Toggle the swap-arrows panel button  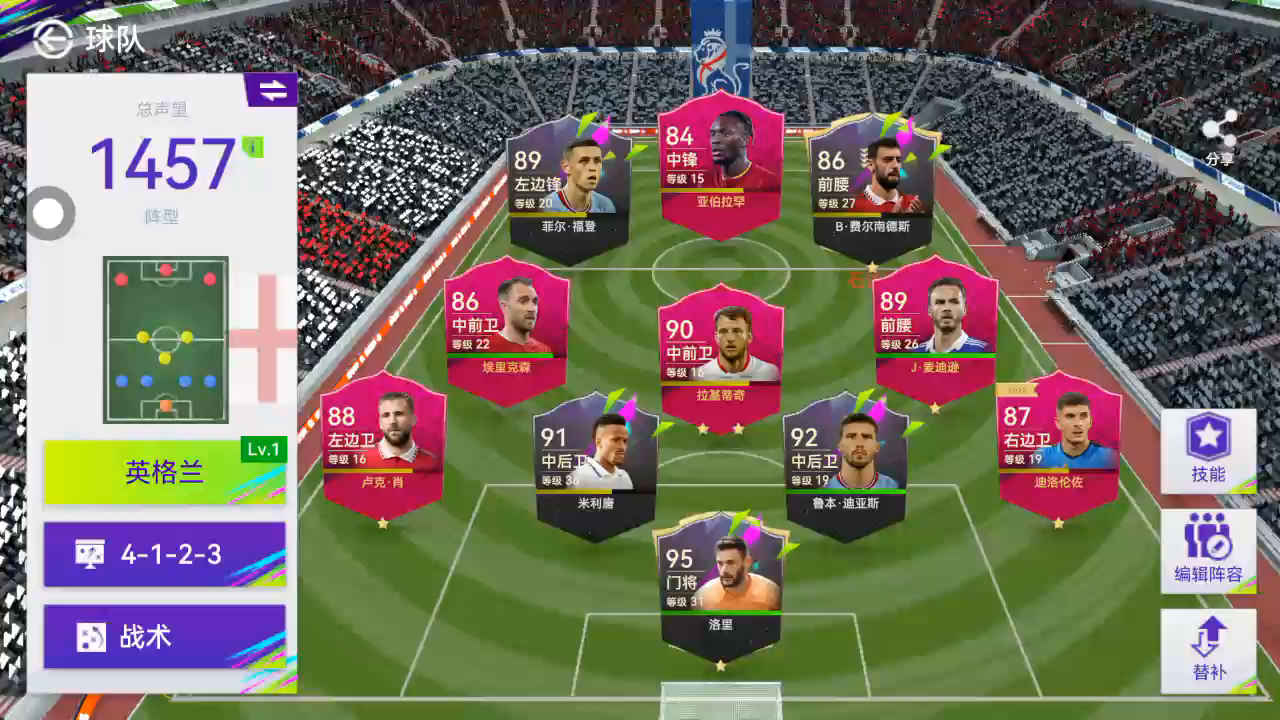point(271,90)
